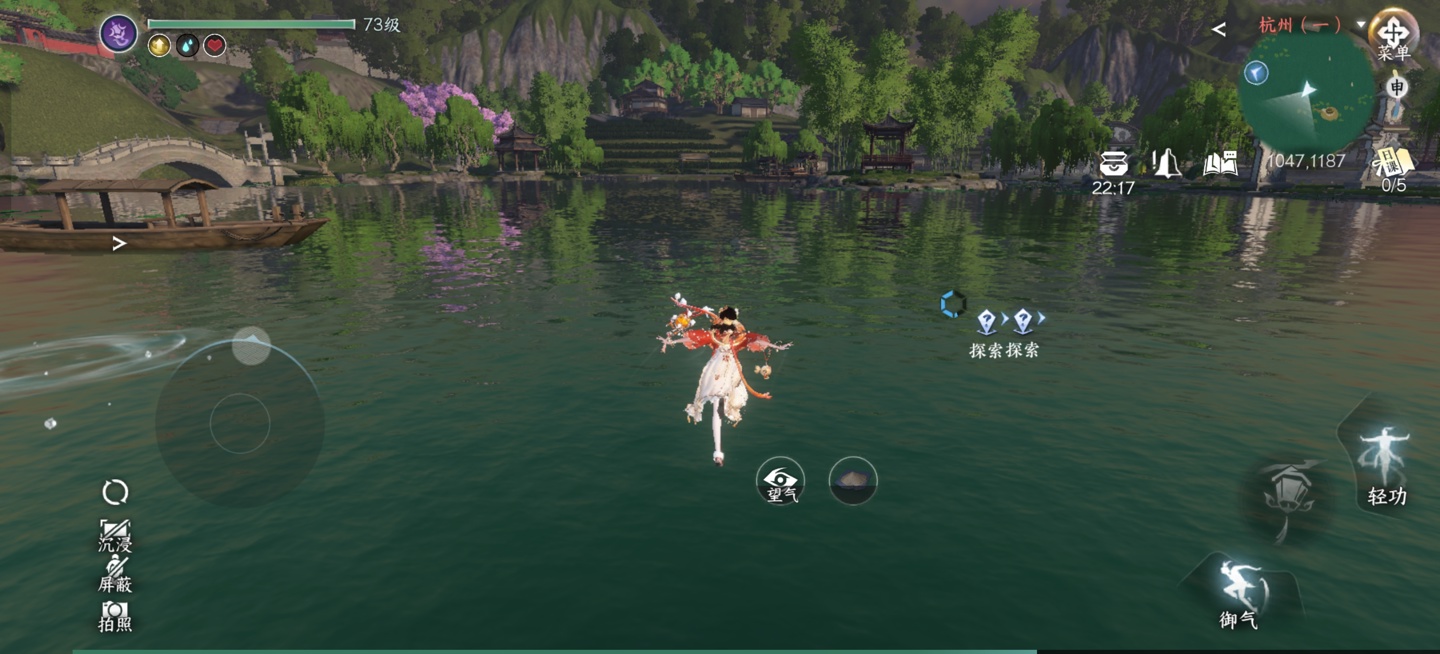Toggle 沉浸 immersive mode

pyautogui.click(x=115, y=535)
